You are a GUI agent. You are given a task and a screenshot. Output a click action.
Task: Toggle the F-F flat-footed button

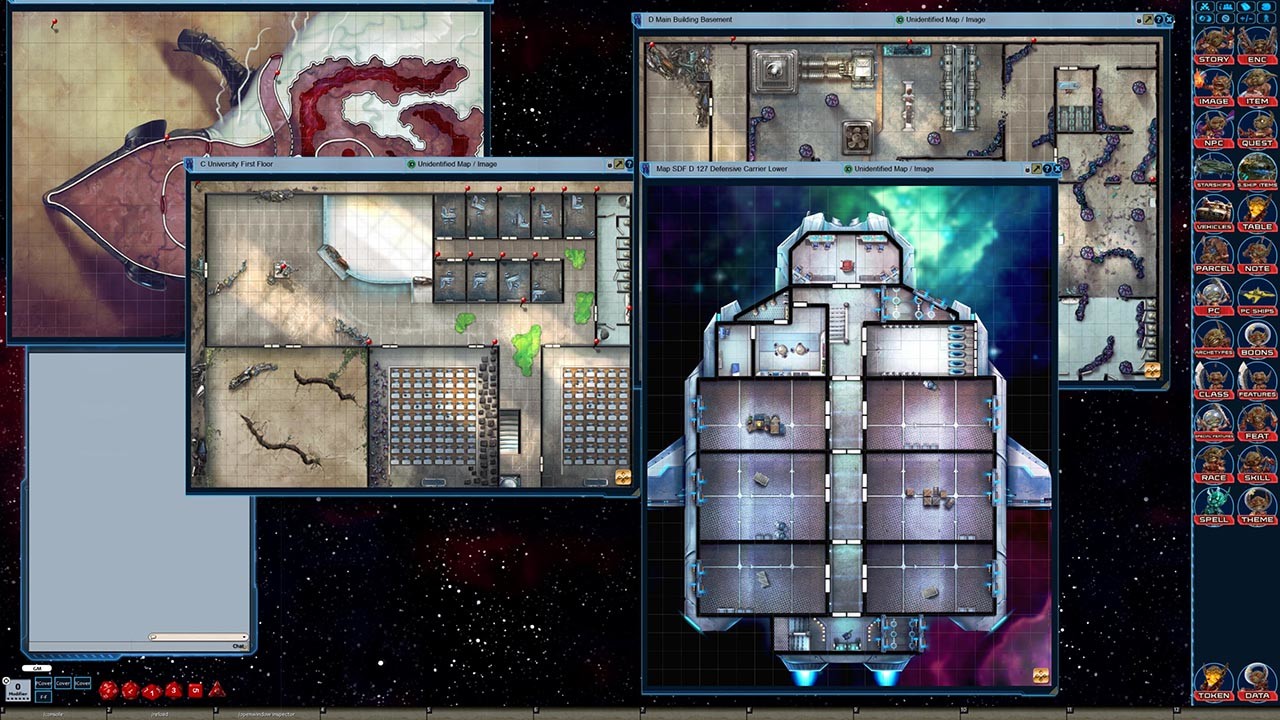[x=42, y=697]
